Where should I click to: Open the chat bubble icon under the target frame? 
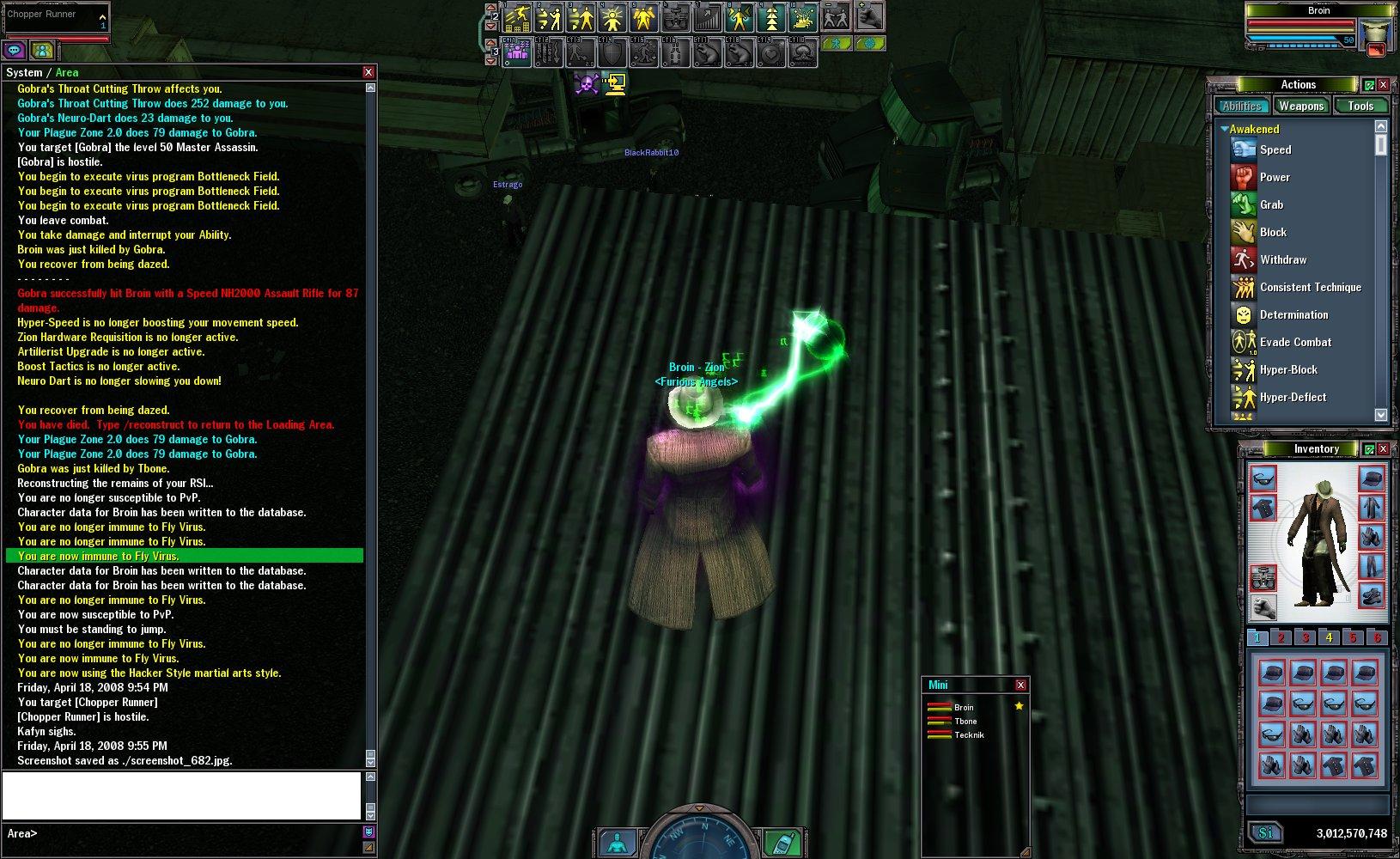pyautogui.click(x=15, y=50)
